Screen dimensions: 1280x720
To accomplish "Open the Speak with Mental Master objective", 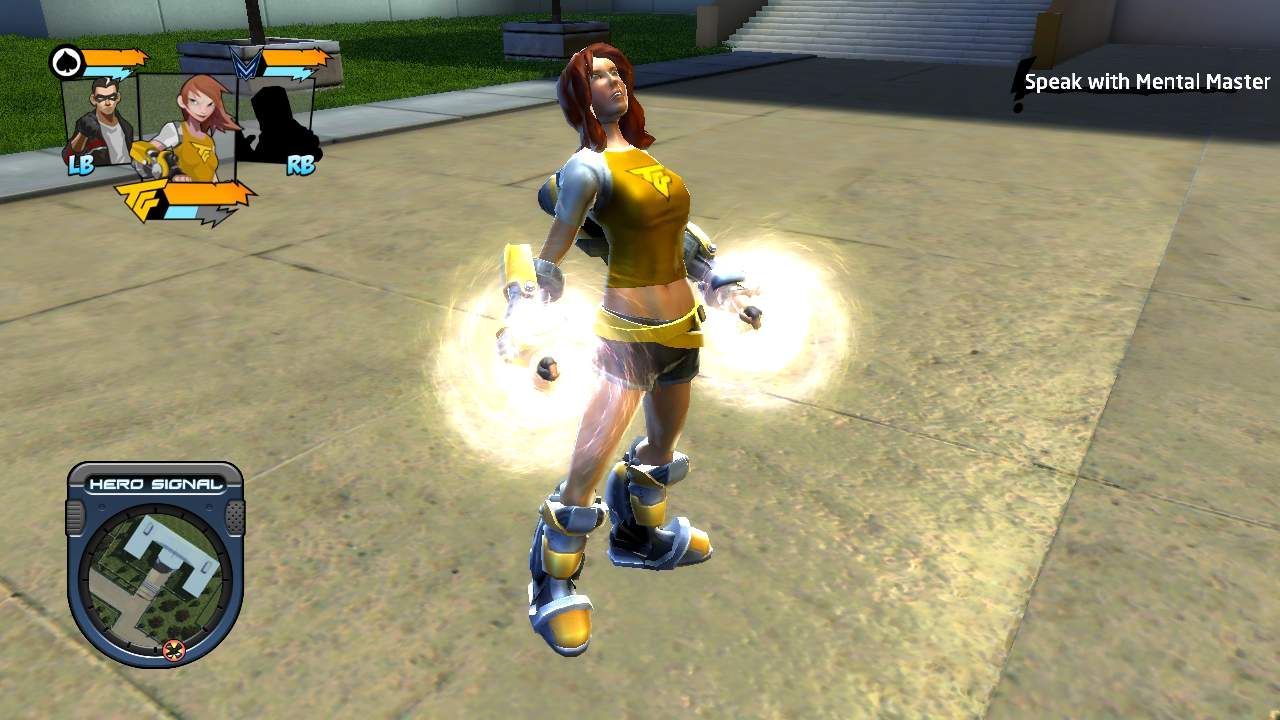I will [x=1146, y=82].
